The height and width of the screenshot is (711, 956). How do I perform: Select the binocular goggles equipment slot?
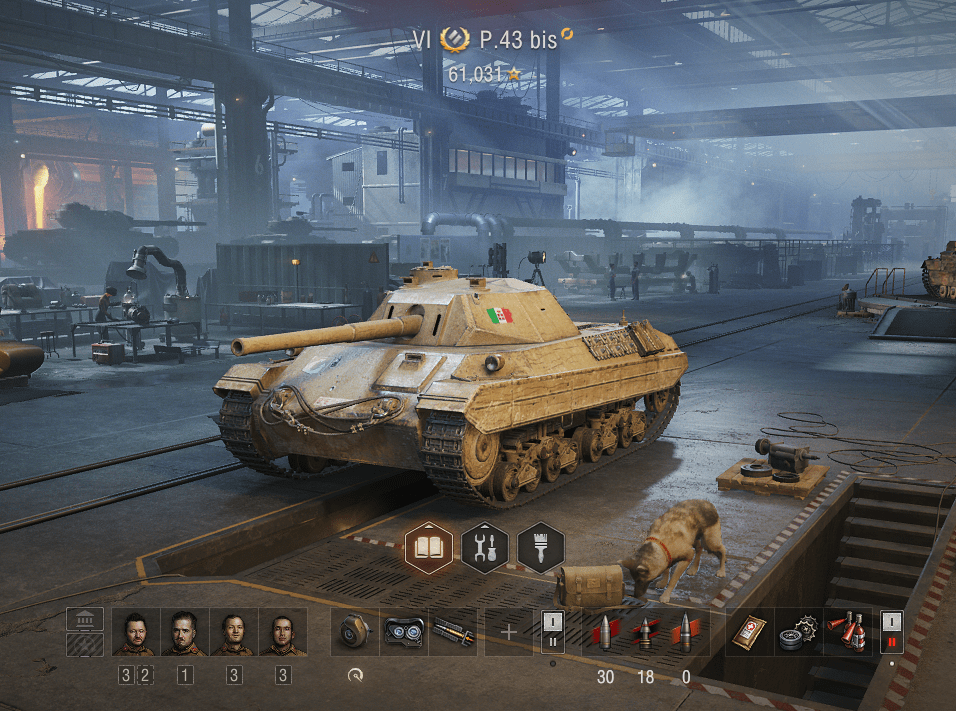(x=404, y=632)
